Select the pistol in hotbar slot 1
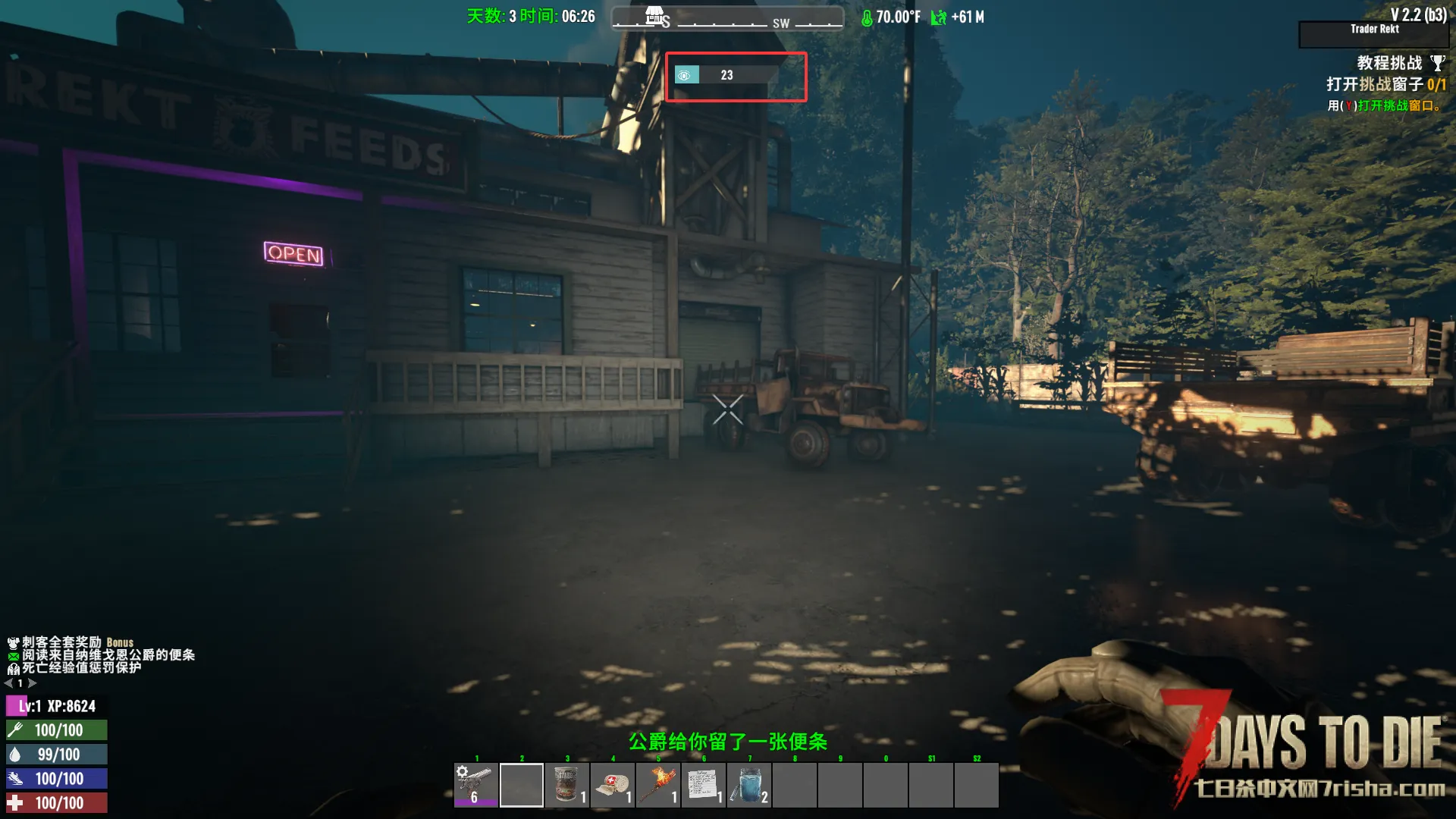Image resolution: width=1456 pixels, height=819 pixels. [476, 785]
